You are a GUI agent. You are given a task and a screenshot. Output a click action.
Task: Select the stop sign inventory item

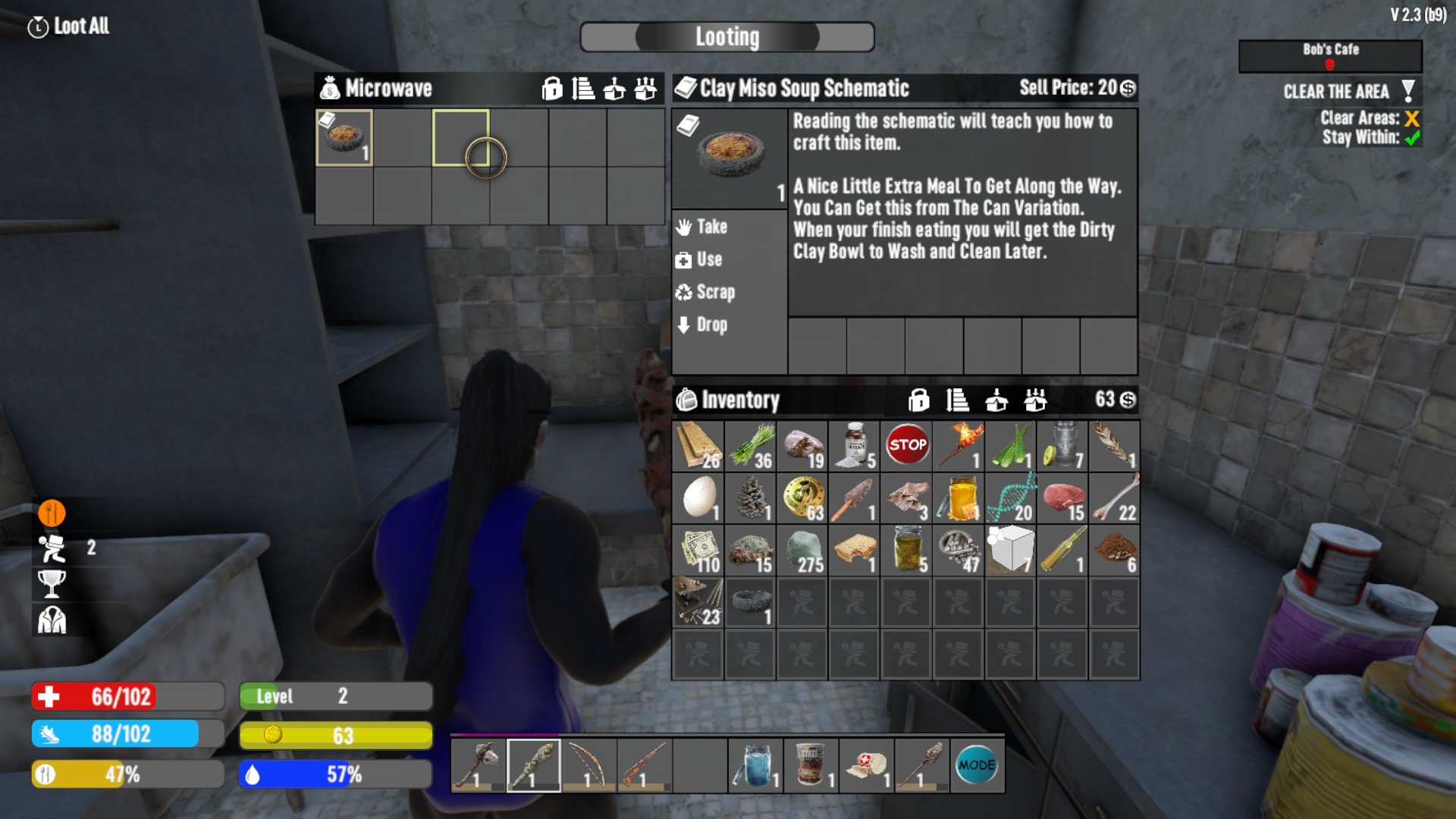click(x=907, y=446)
